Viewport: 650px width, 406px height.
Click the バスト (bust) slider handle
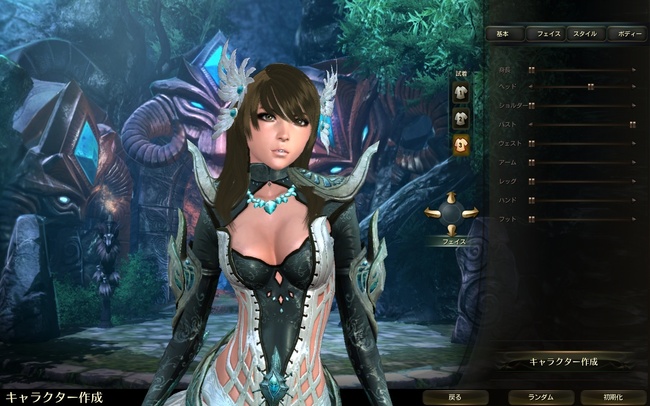tap(632, 124)
